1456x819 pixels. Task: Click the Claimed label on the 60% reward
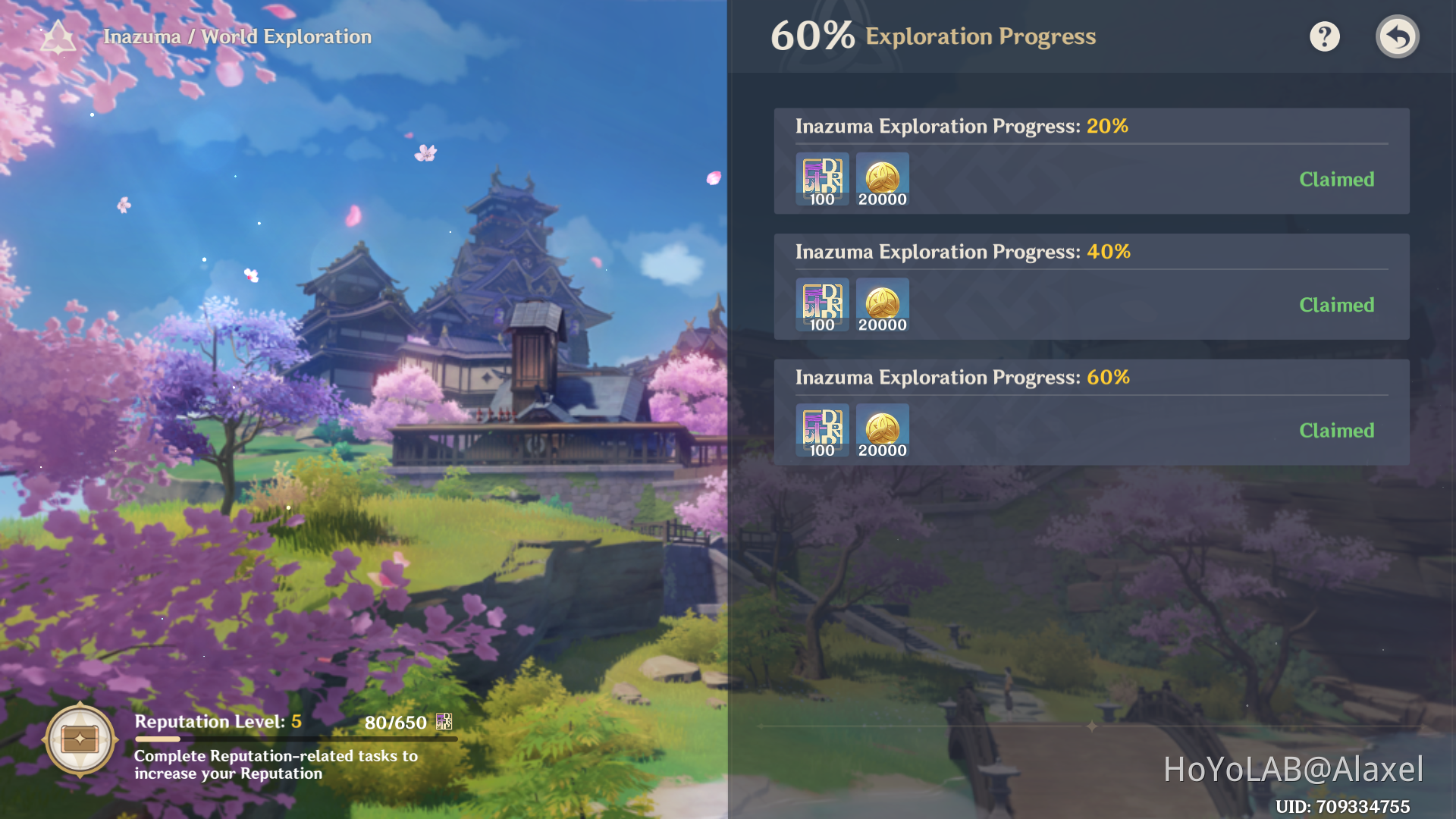tap(1337, 430)
